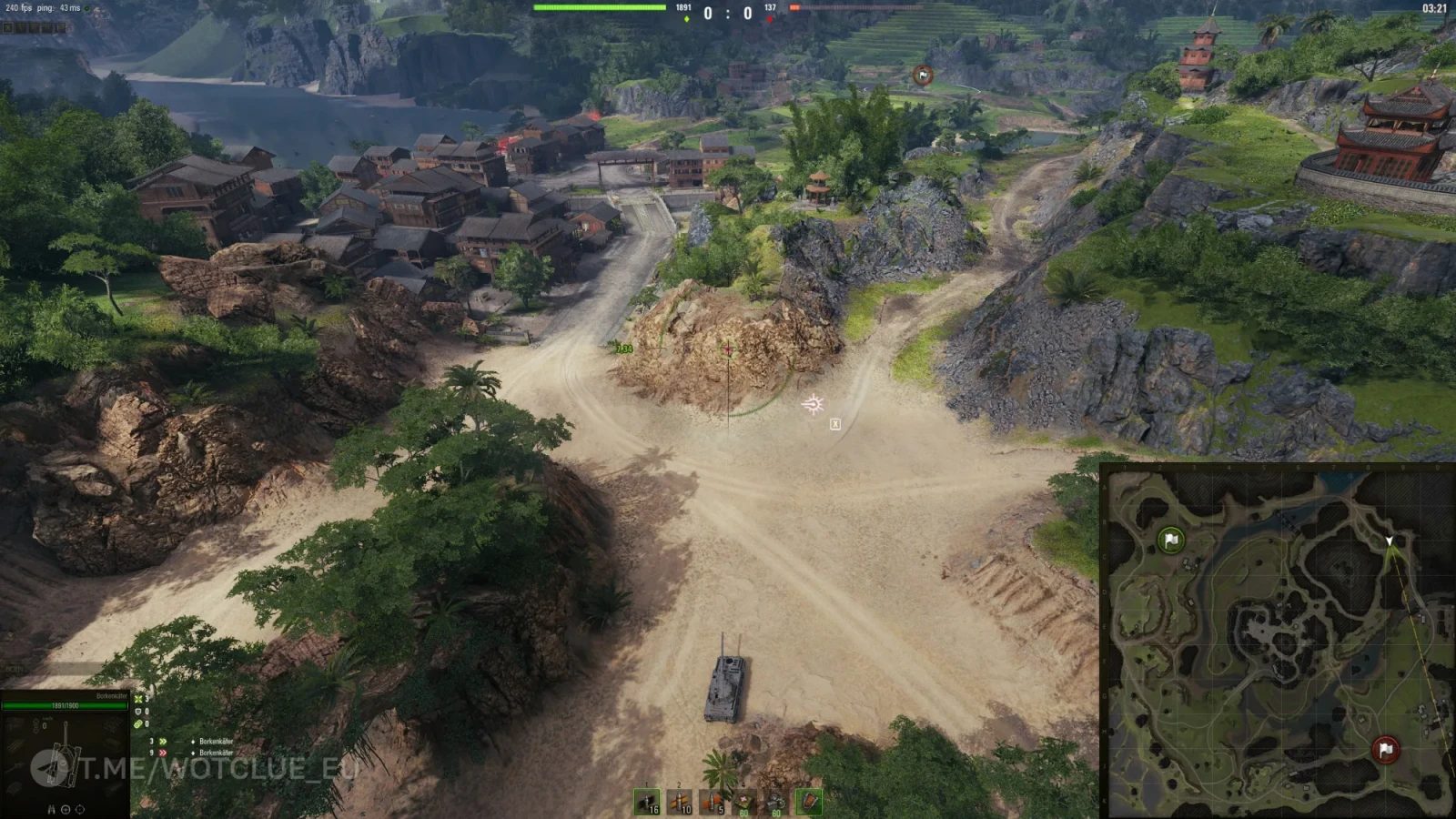Toggle the sniper reticle mode icon
The image size is (1456, 819).
click(79, 809)
